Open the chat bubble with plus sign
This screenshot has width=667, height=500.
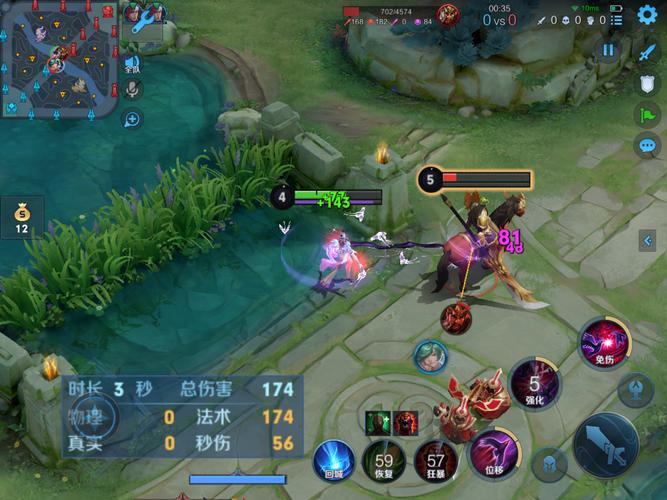pos(132,120)
